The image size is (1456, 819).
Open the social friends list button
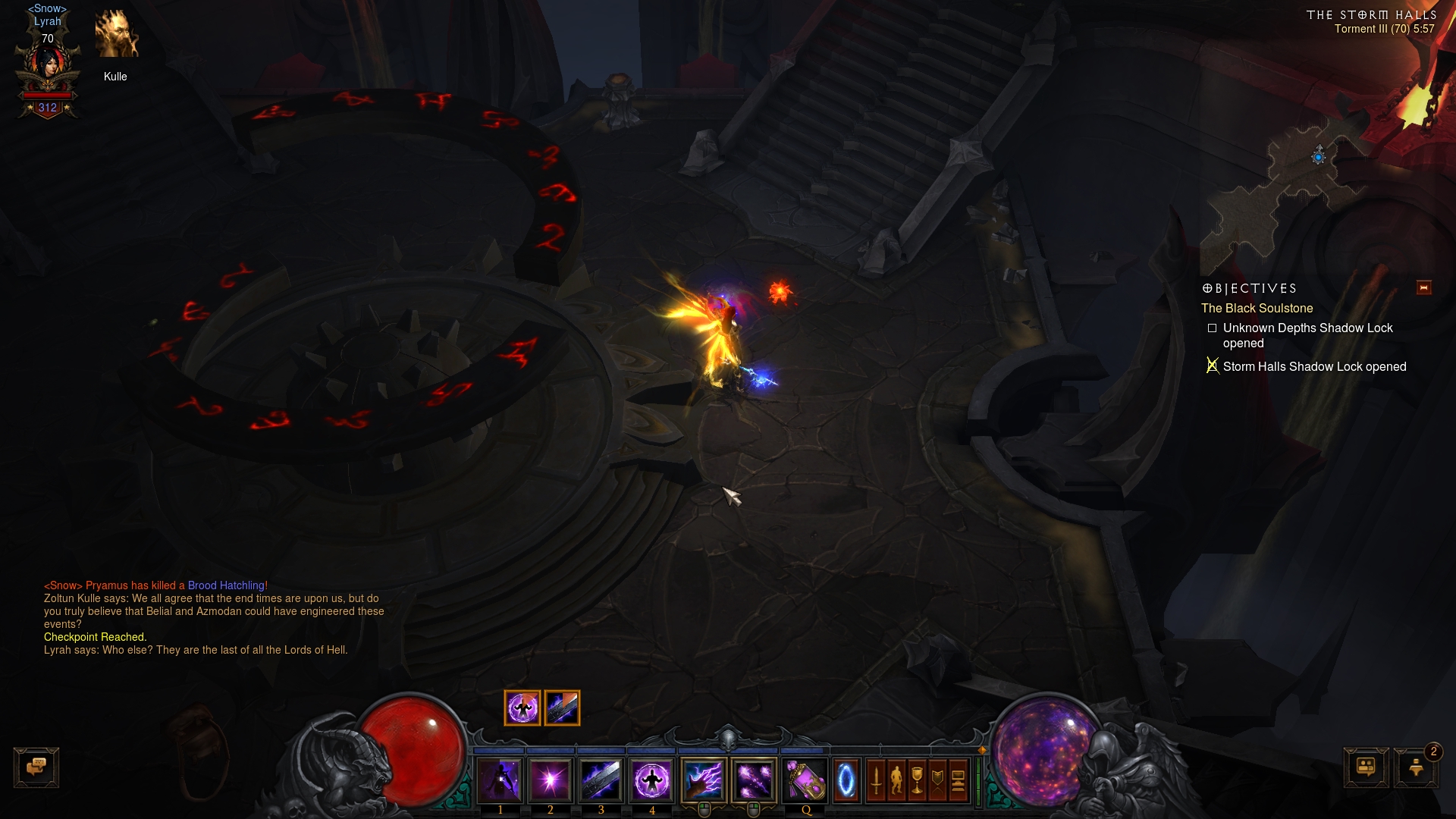tap(1366, 767)
